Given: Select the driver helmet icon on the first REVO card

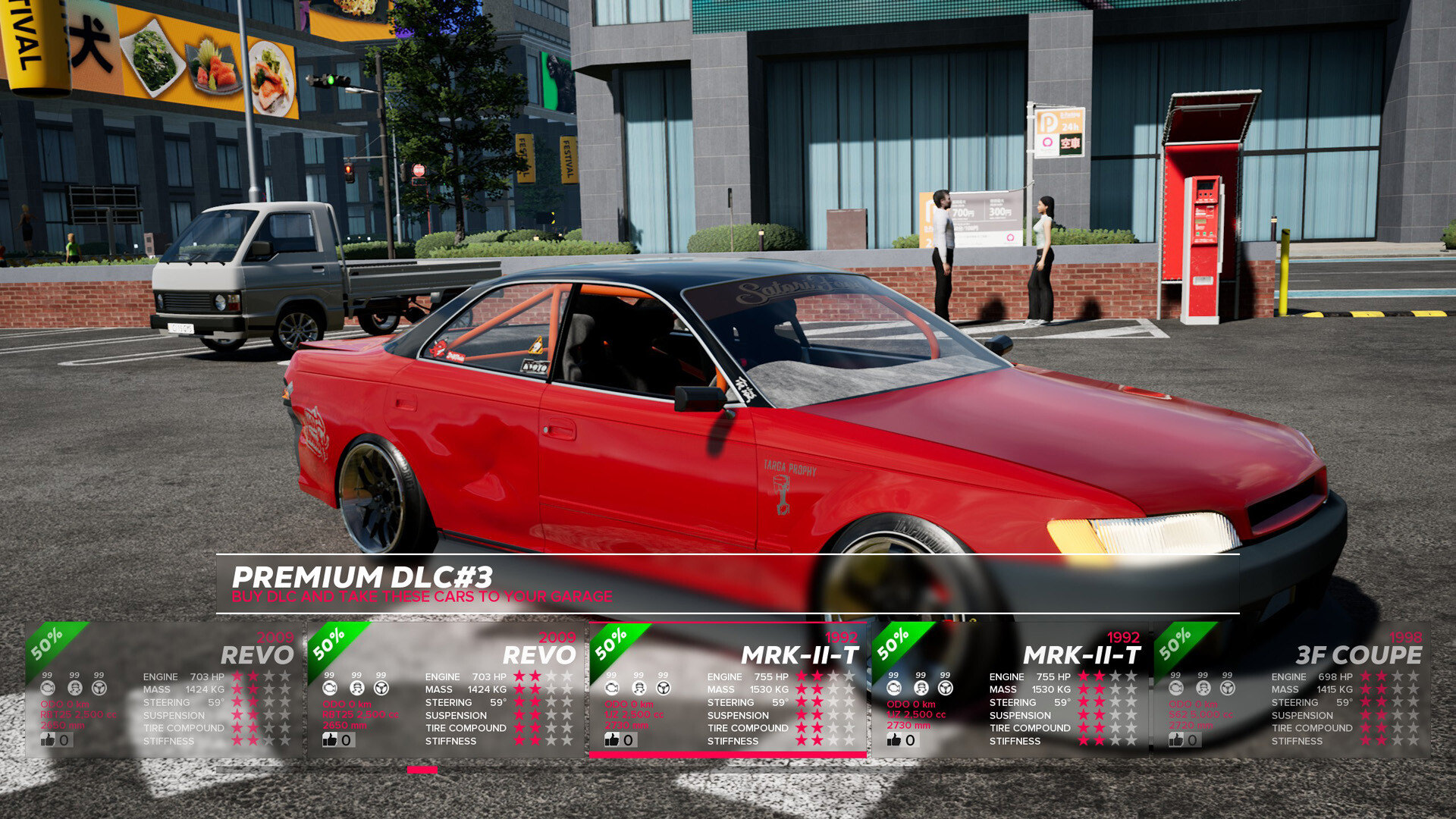Looking at the screenshot, I should tap(74, 688).
